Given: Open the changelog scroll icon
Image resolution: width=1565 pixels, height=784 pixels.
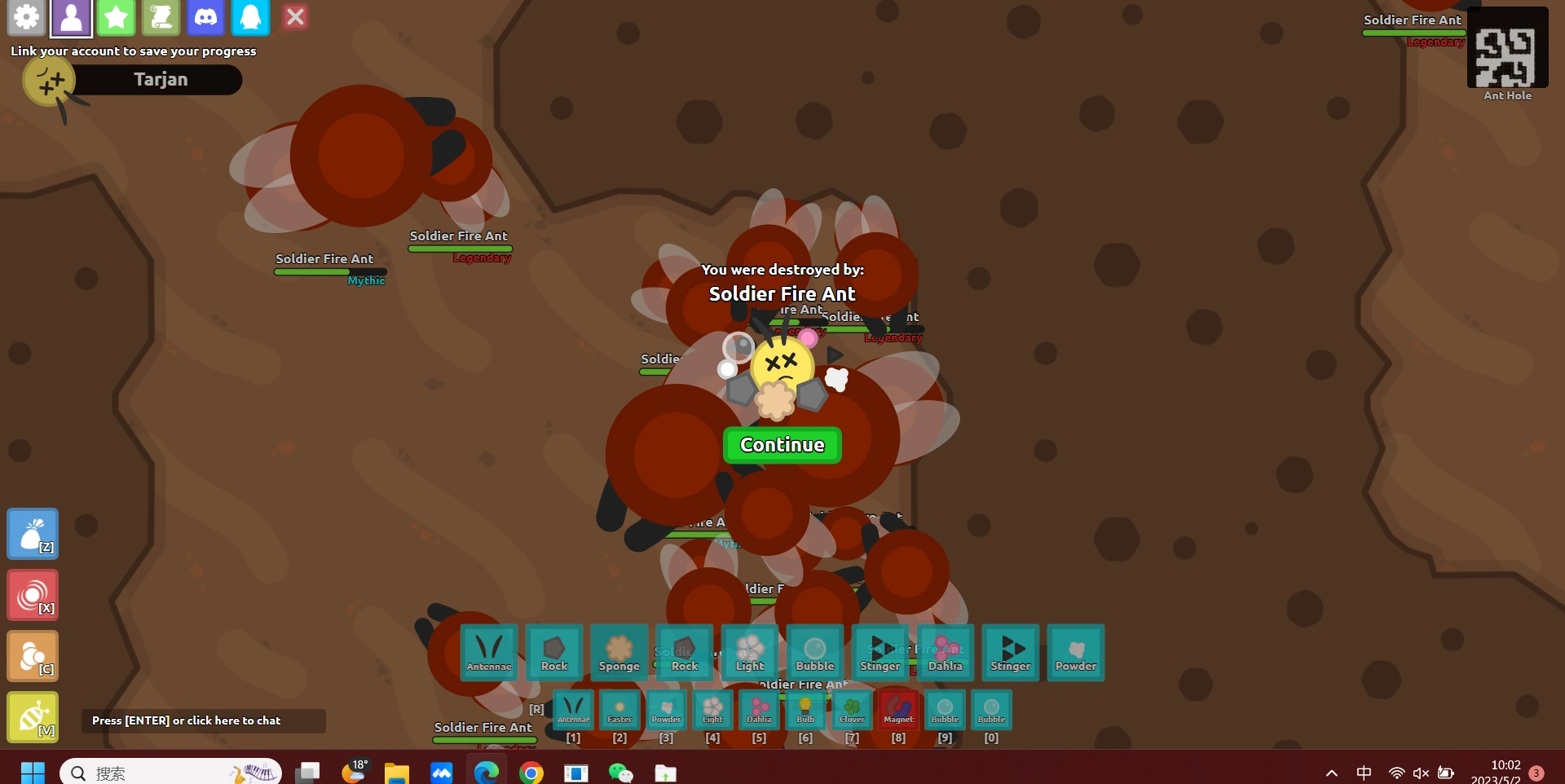Looking at the screenshot, I should (x=161, y=17).
